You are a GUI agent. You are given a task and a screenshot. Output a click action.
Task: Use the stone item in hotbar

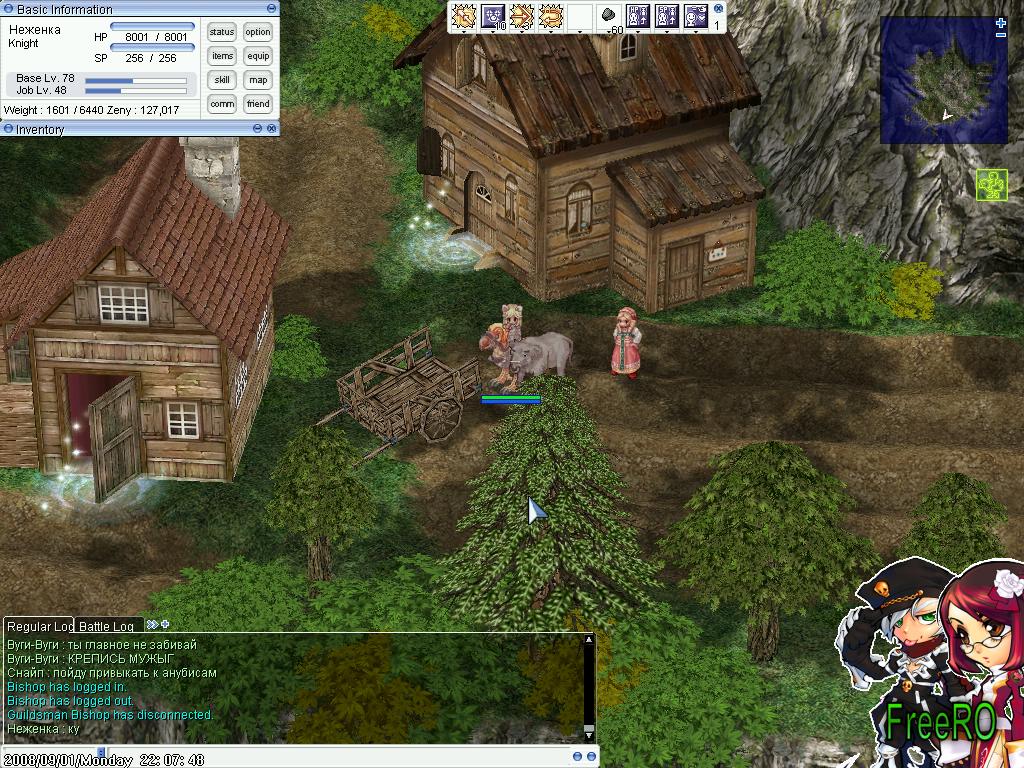point(608,16)
